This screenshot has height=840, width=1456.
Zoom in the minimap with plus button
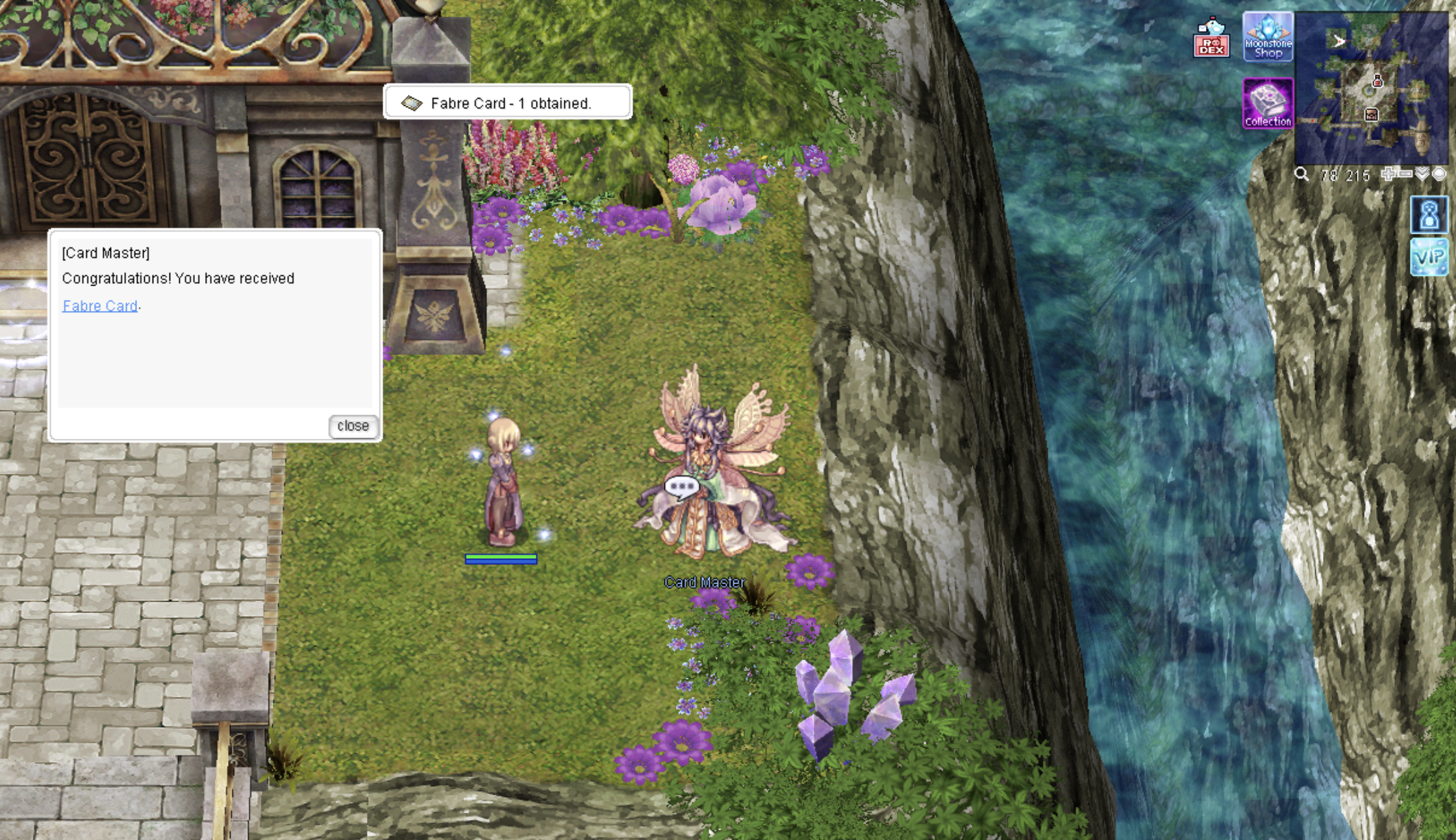coord(1388,173)
